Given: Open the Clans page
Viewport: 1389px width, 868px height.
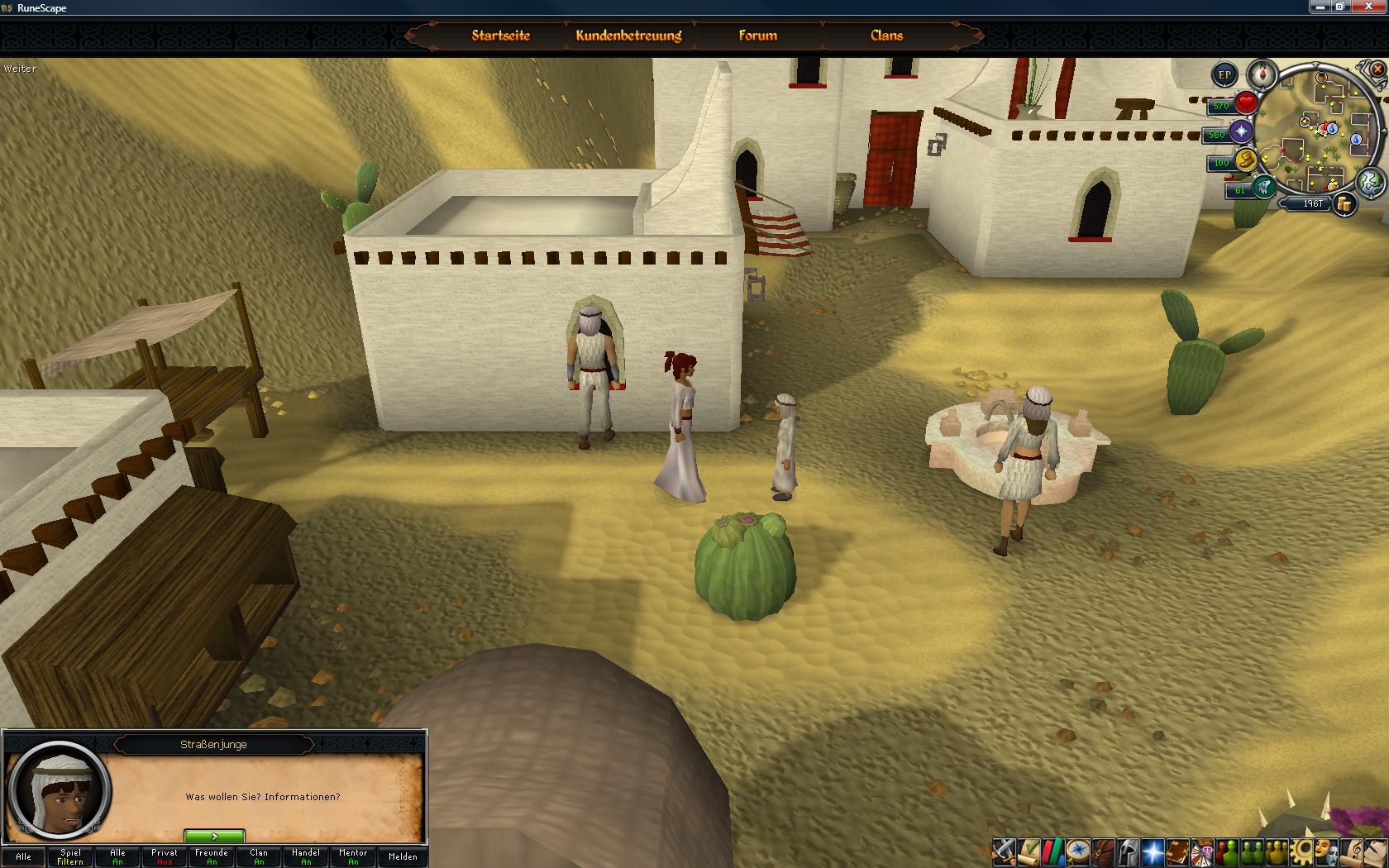Looking at the screenshot, I should coord(886,36).
